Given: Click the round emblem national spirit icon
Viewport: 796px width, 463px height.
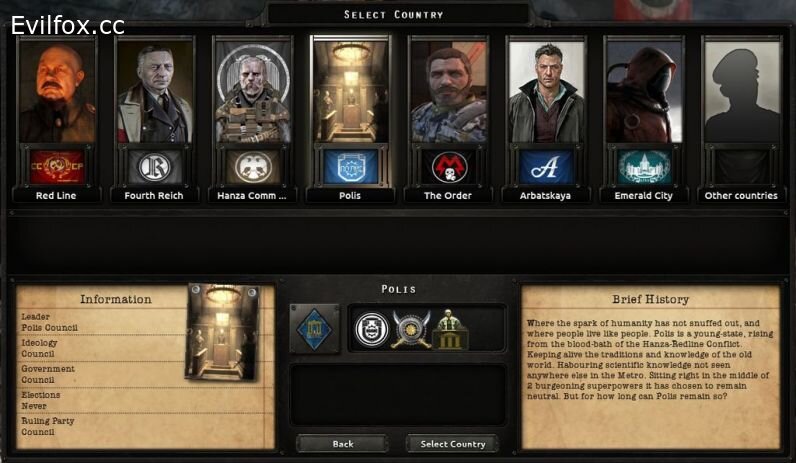Looking at the screenshot, I should (x=370, y=329).
